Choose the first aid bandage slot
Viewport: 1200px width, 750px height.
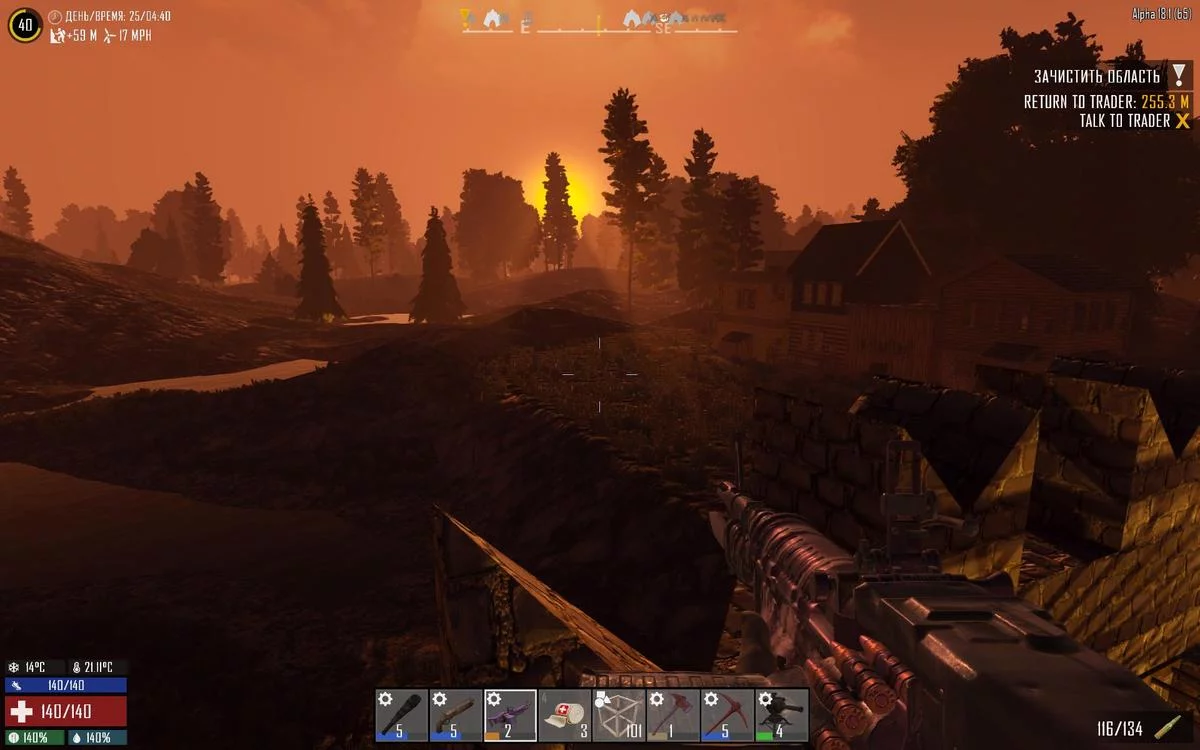(565, 715)
